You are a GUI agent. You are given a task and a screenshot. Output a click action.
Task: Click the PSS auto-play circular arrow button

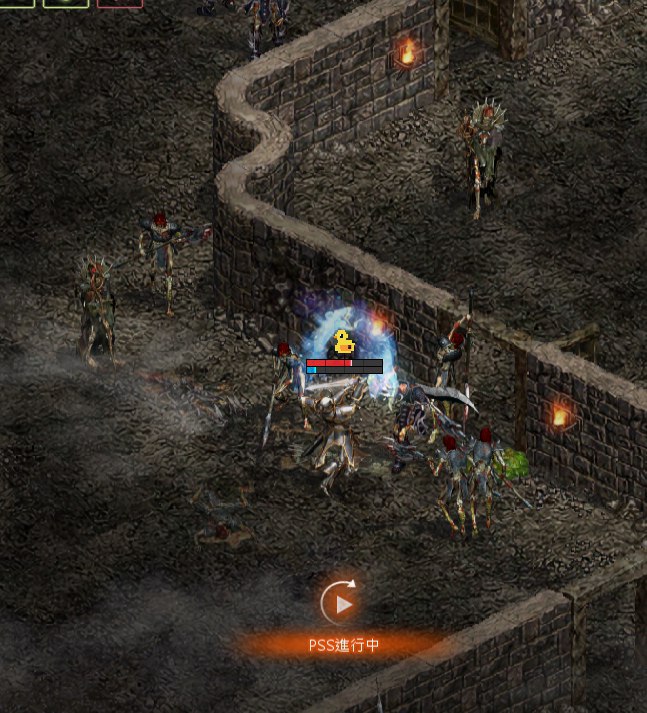click(x=342, y=603)
